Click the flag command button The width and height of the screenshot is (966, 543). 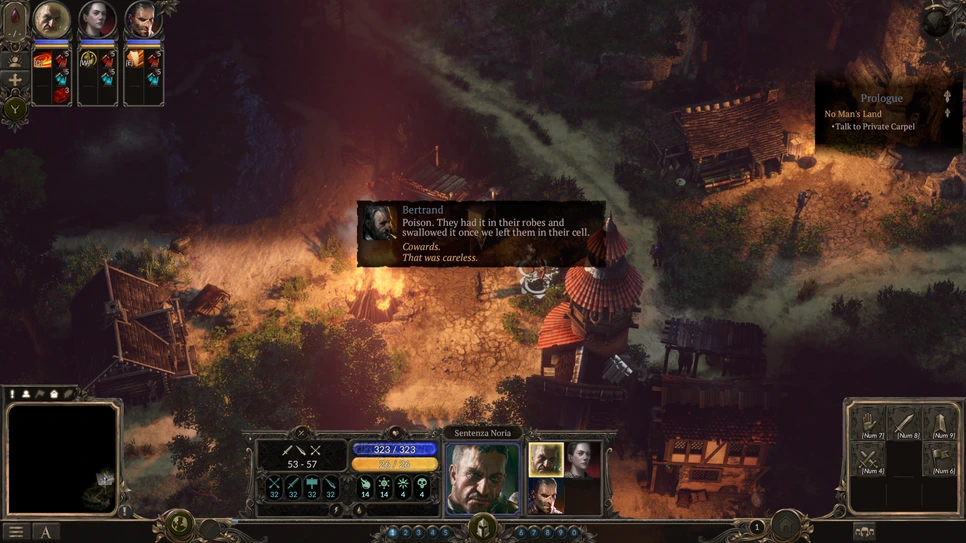point(942,459)
